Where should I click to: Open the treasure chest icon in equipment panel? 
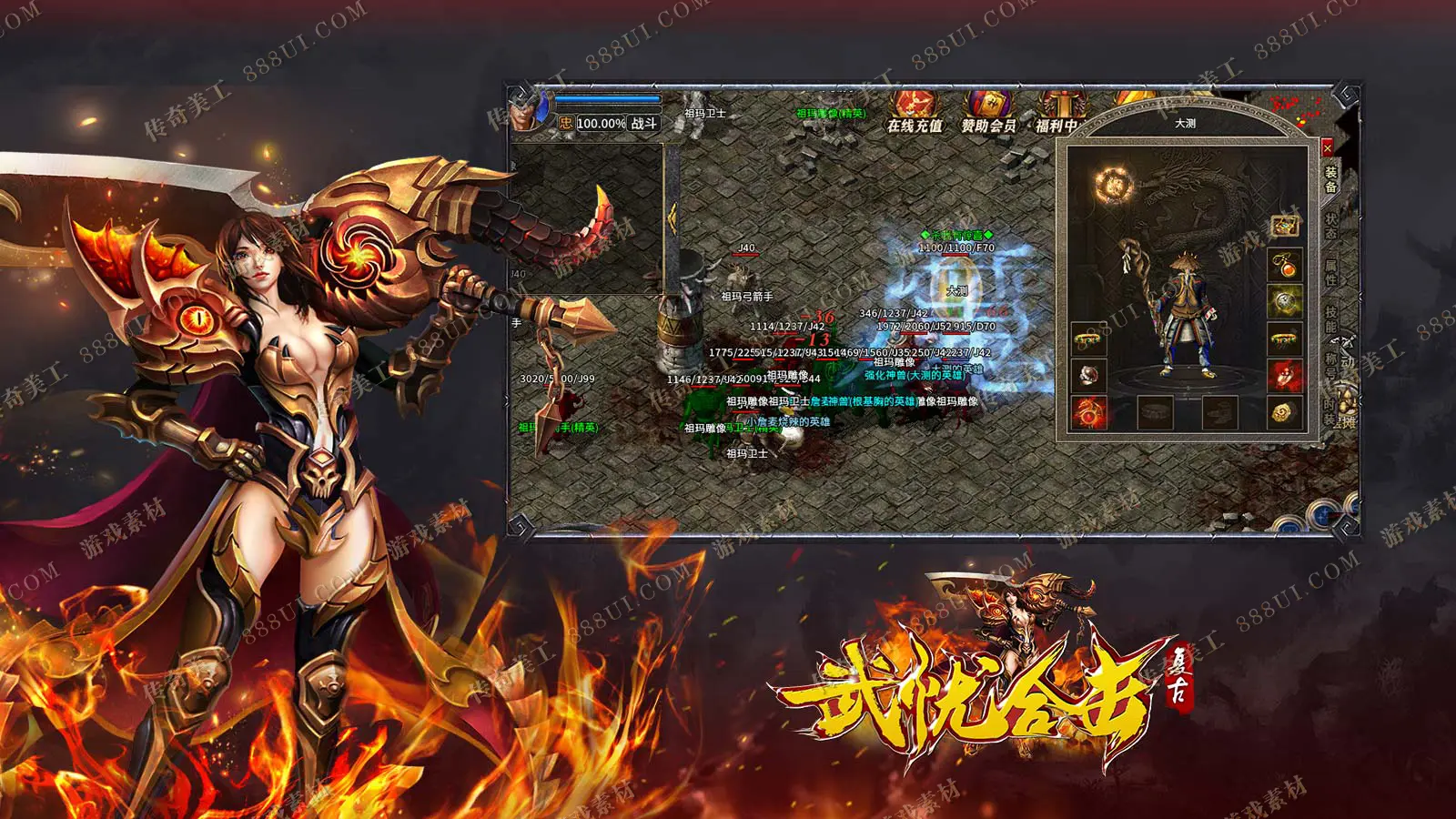click(x=1285, y=226)
